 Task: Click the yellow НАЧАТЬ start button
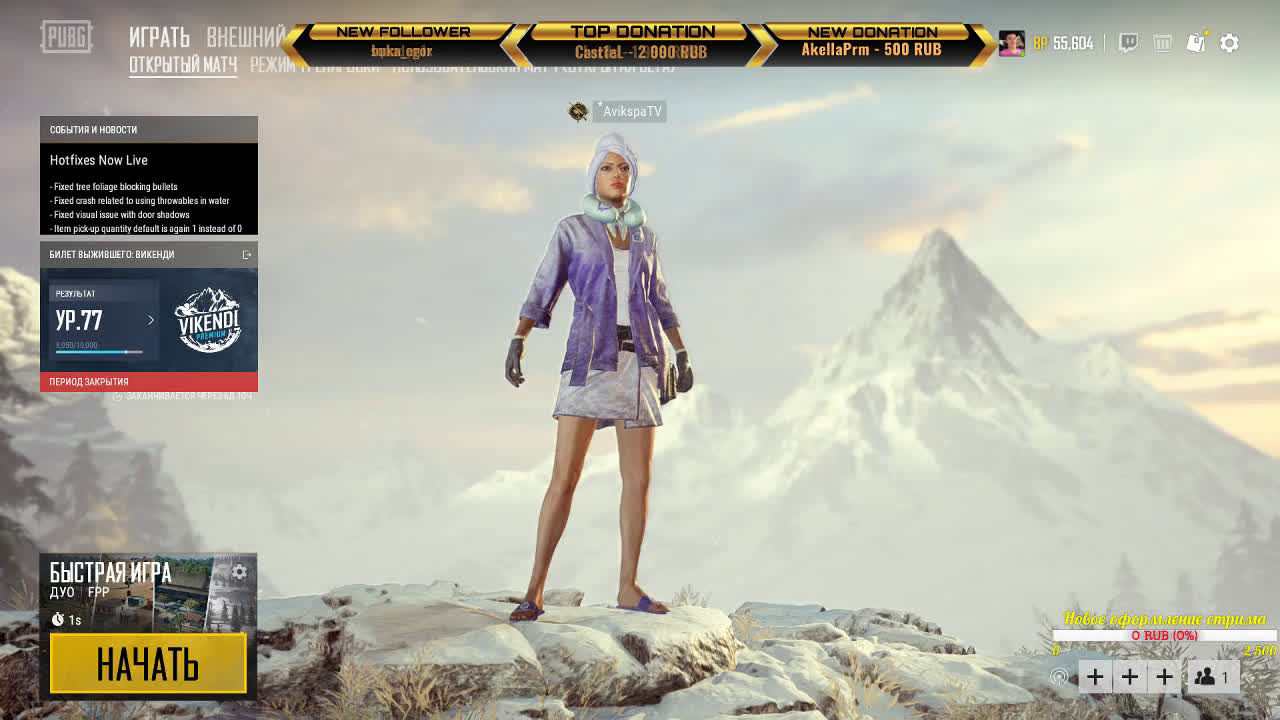point(148,663)
